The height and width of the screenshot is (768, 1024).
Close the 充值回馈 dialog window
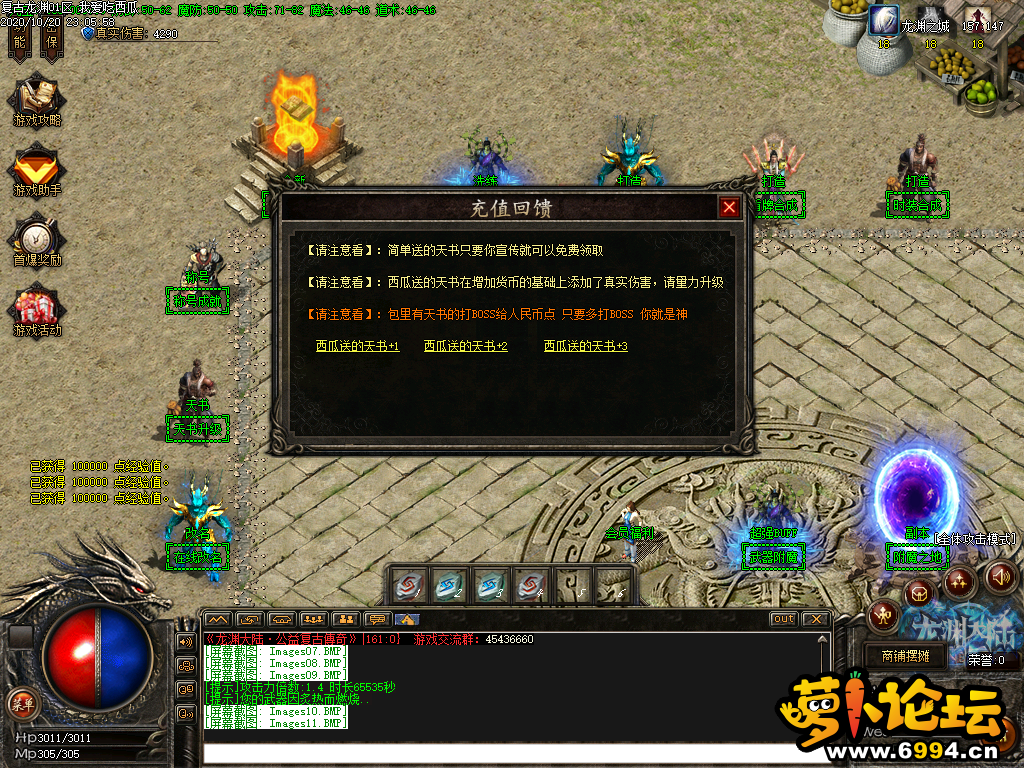pos(730,207)
